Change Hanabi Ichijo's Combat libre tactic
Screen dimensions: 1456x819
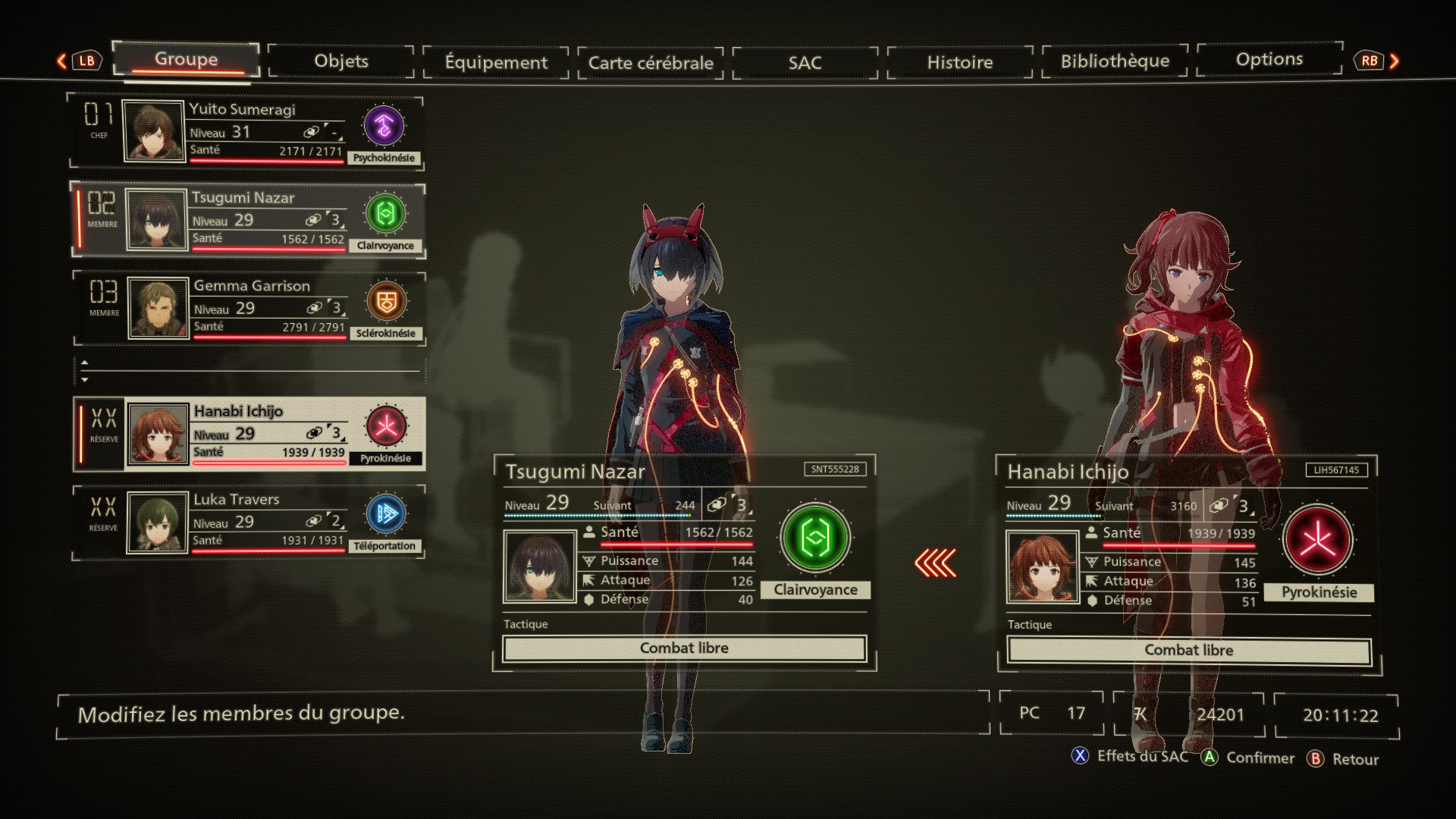point(1188,651)
